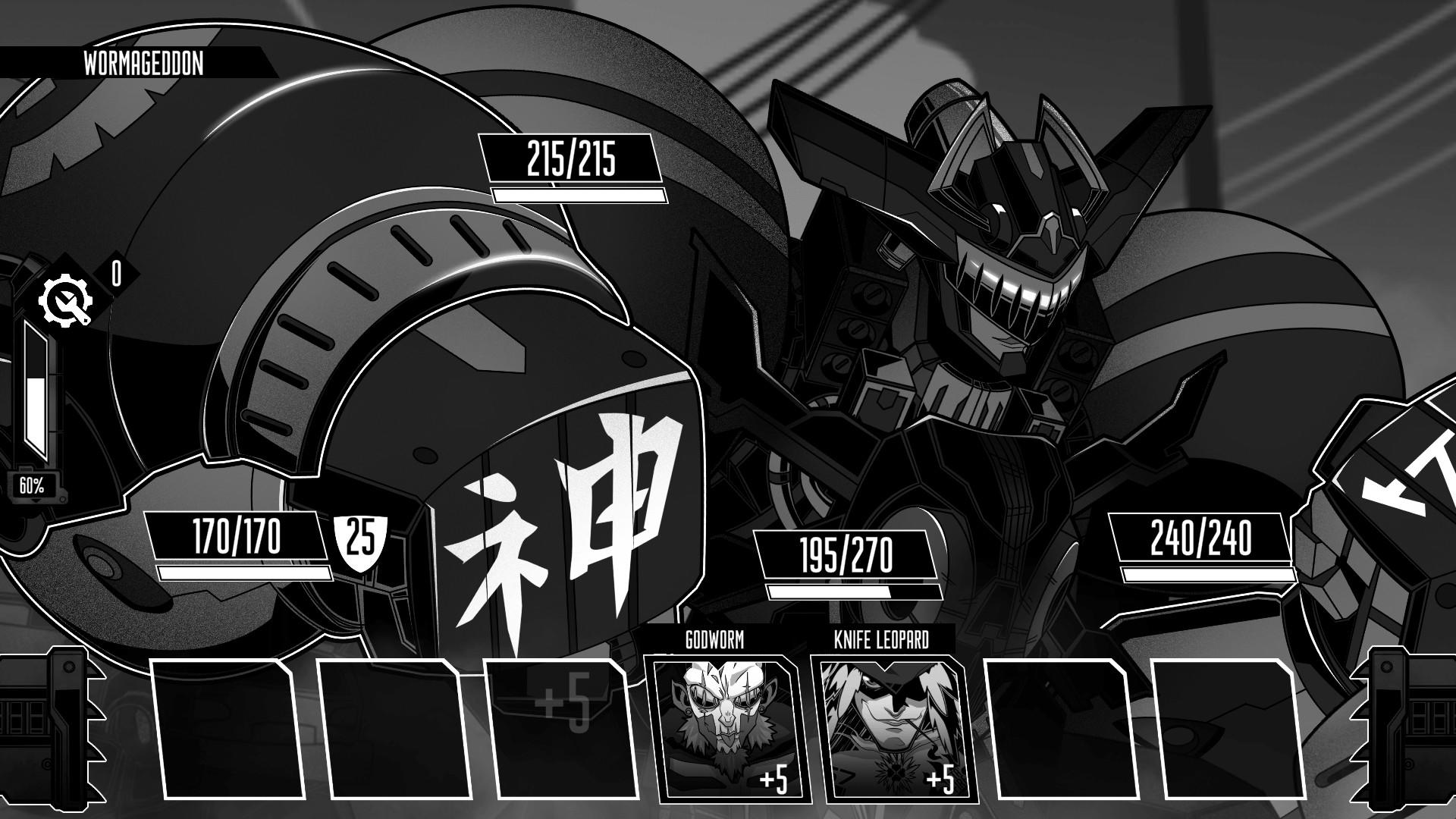Click the 0 counter above the wrench icon
1456x819 pixels.
115,275
